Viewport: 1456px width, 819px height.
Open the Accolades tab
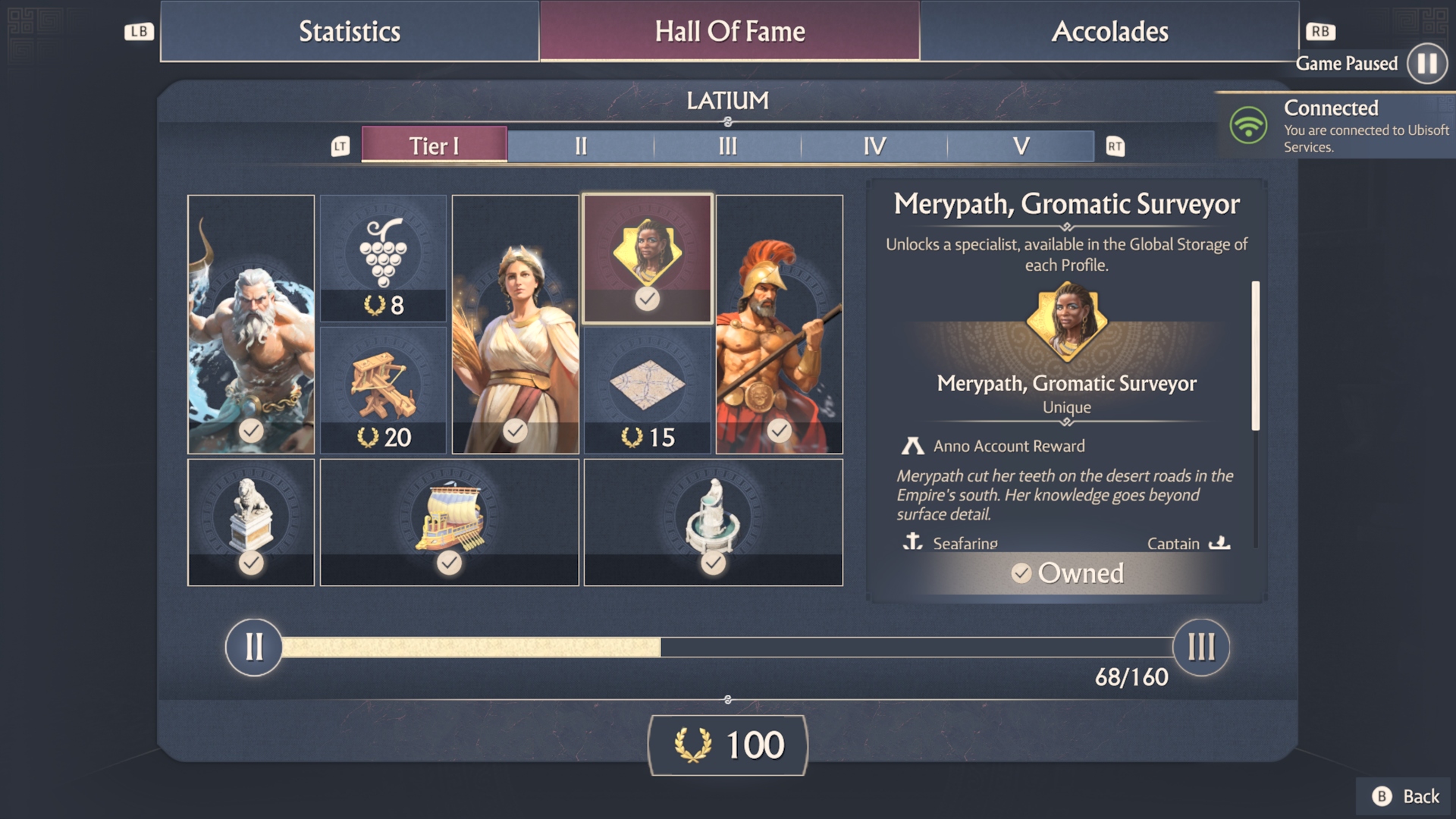coord(1110,31)
